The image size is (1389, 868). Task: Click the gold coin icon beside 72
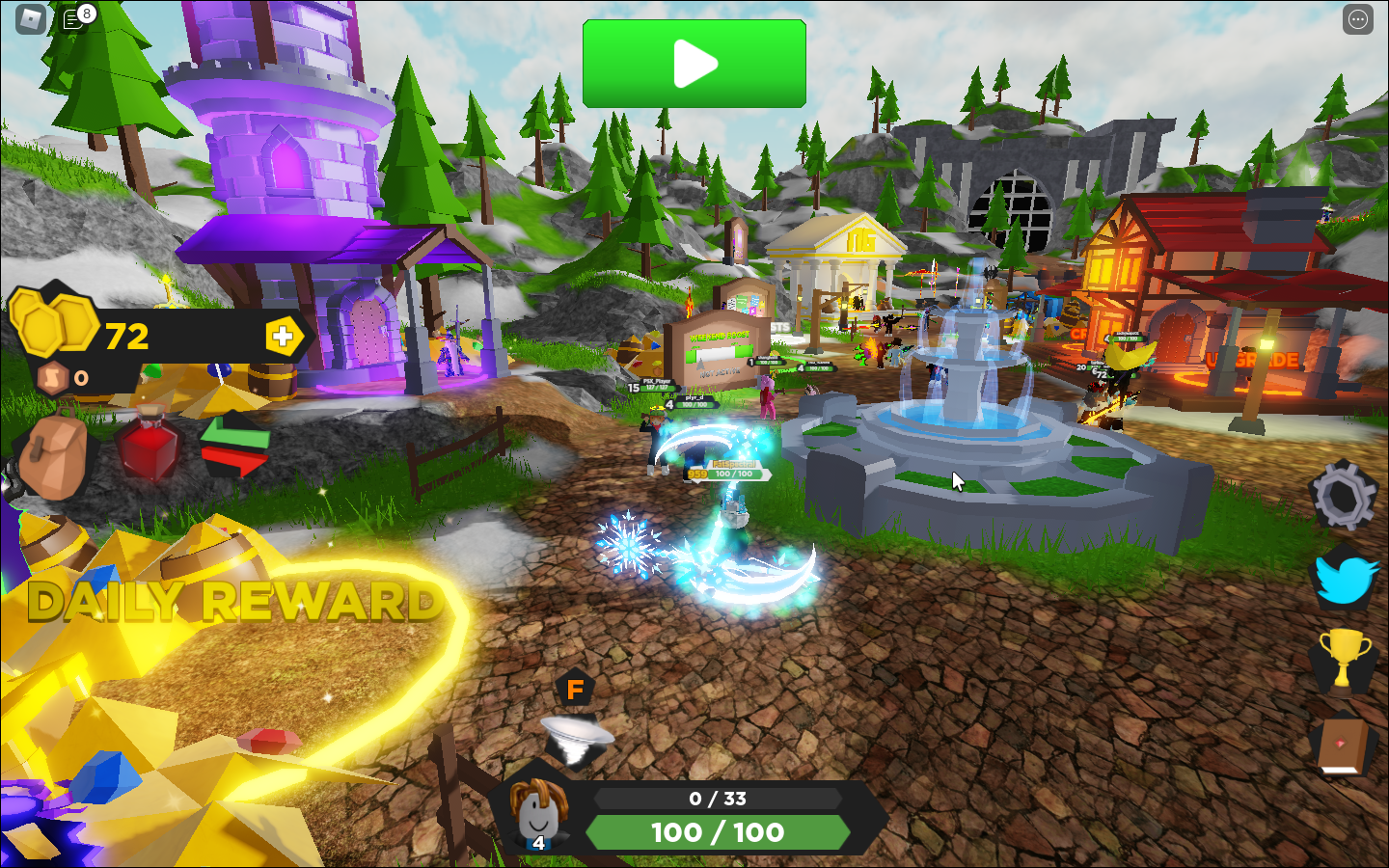[x=53, y=333]
